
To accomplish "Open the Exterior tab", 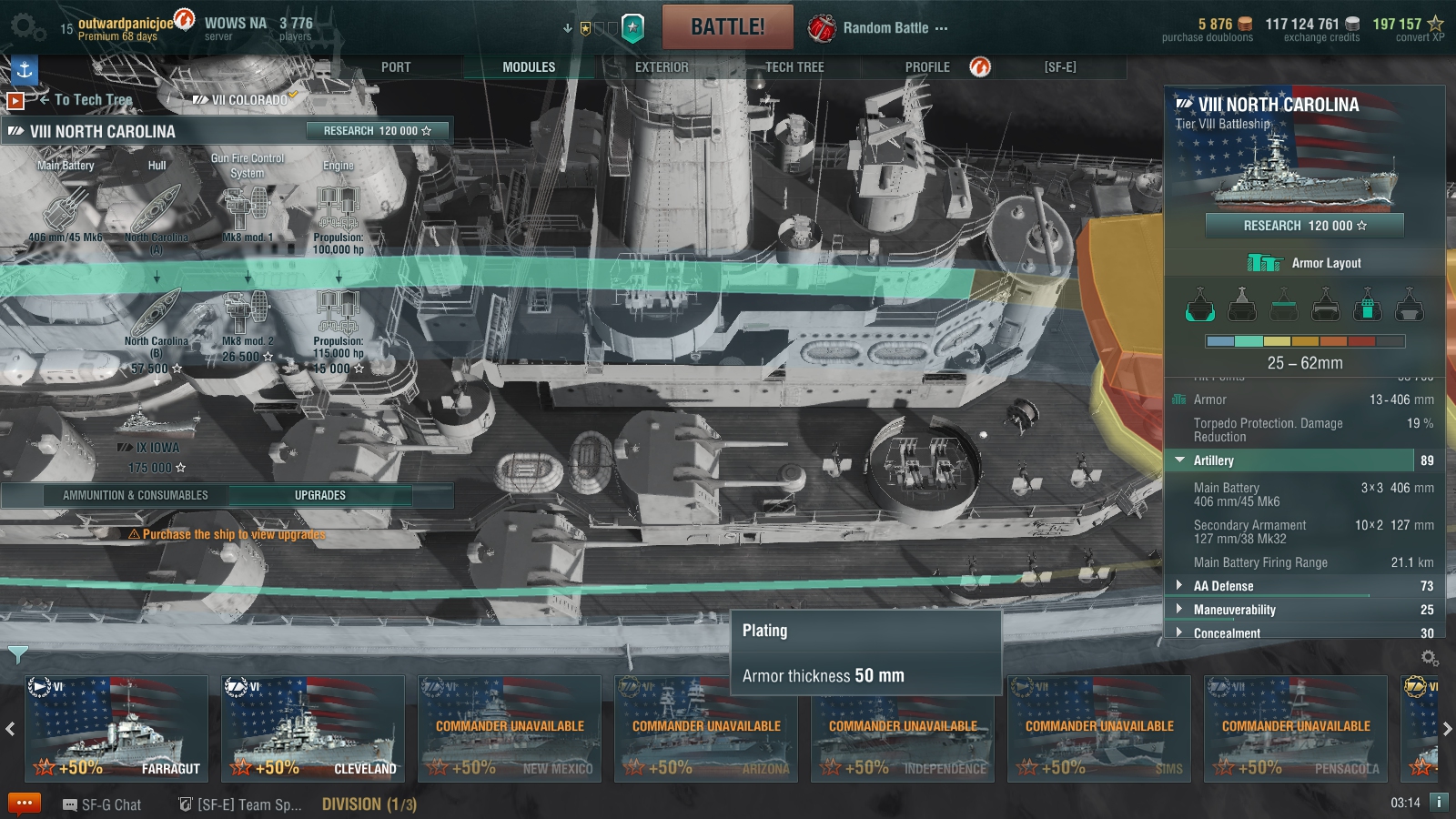I will [x=662, y=67].
